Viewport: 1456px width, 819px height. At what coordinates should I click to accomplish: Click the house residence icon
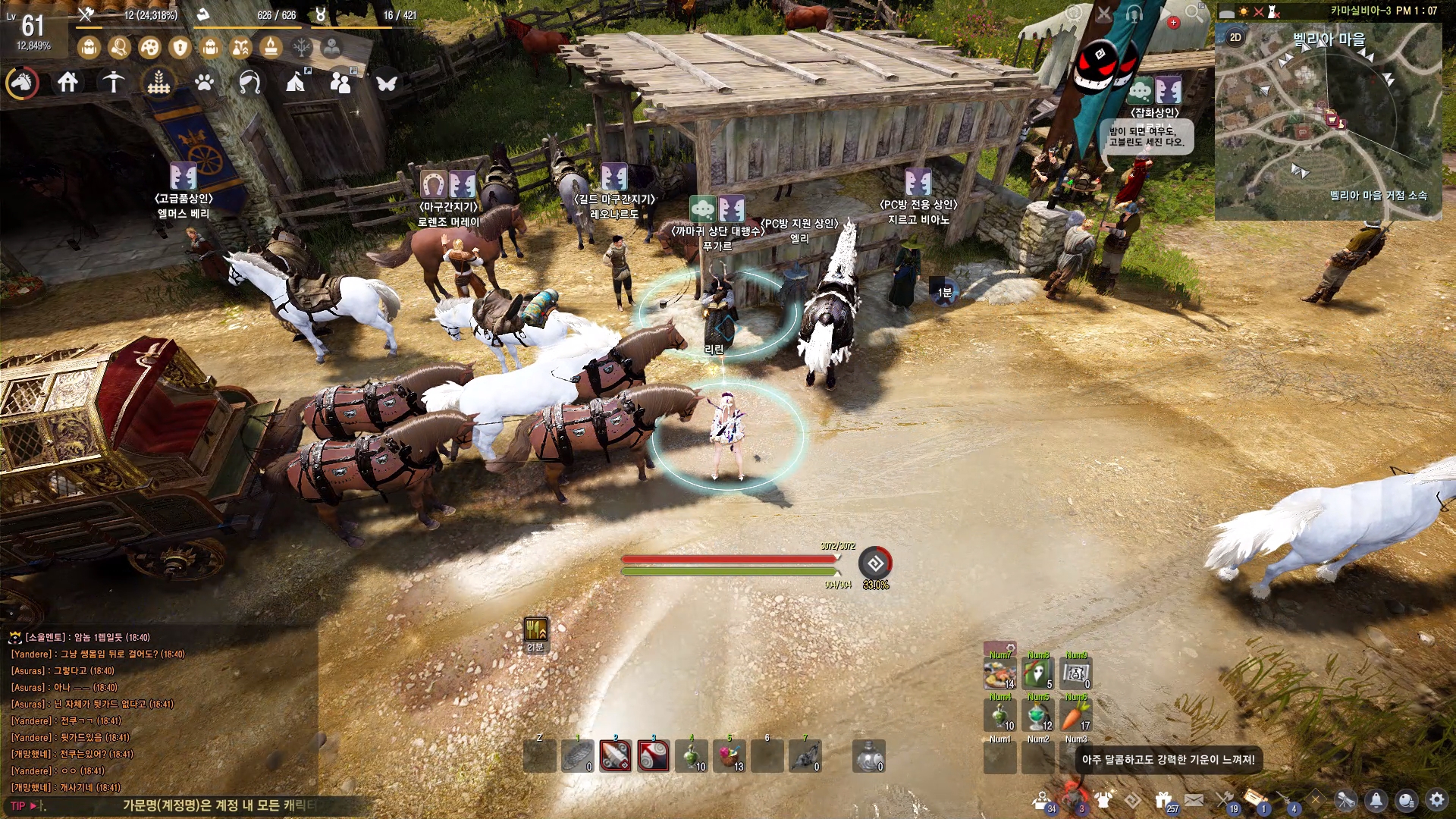point(67,82)
